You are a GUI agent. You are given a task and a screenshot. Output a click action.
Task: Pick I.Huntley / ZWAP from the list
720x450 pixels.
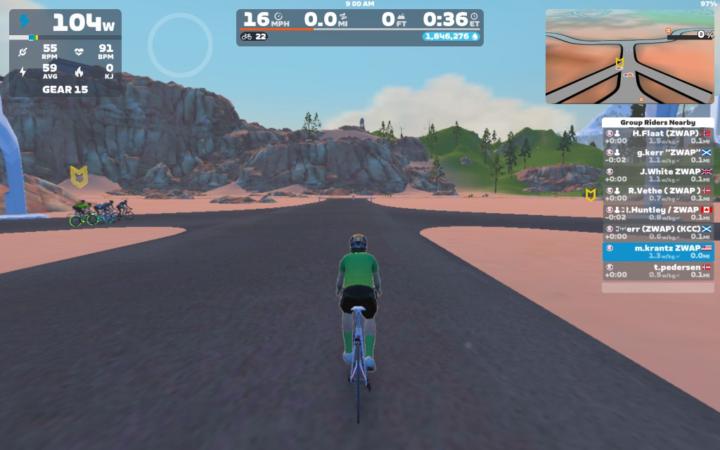[x=657, y=212]
